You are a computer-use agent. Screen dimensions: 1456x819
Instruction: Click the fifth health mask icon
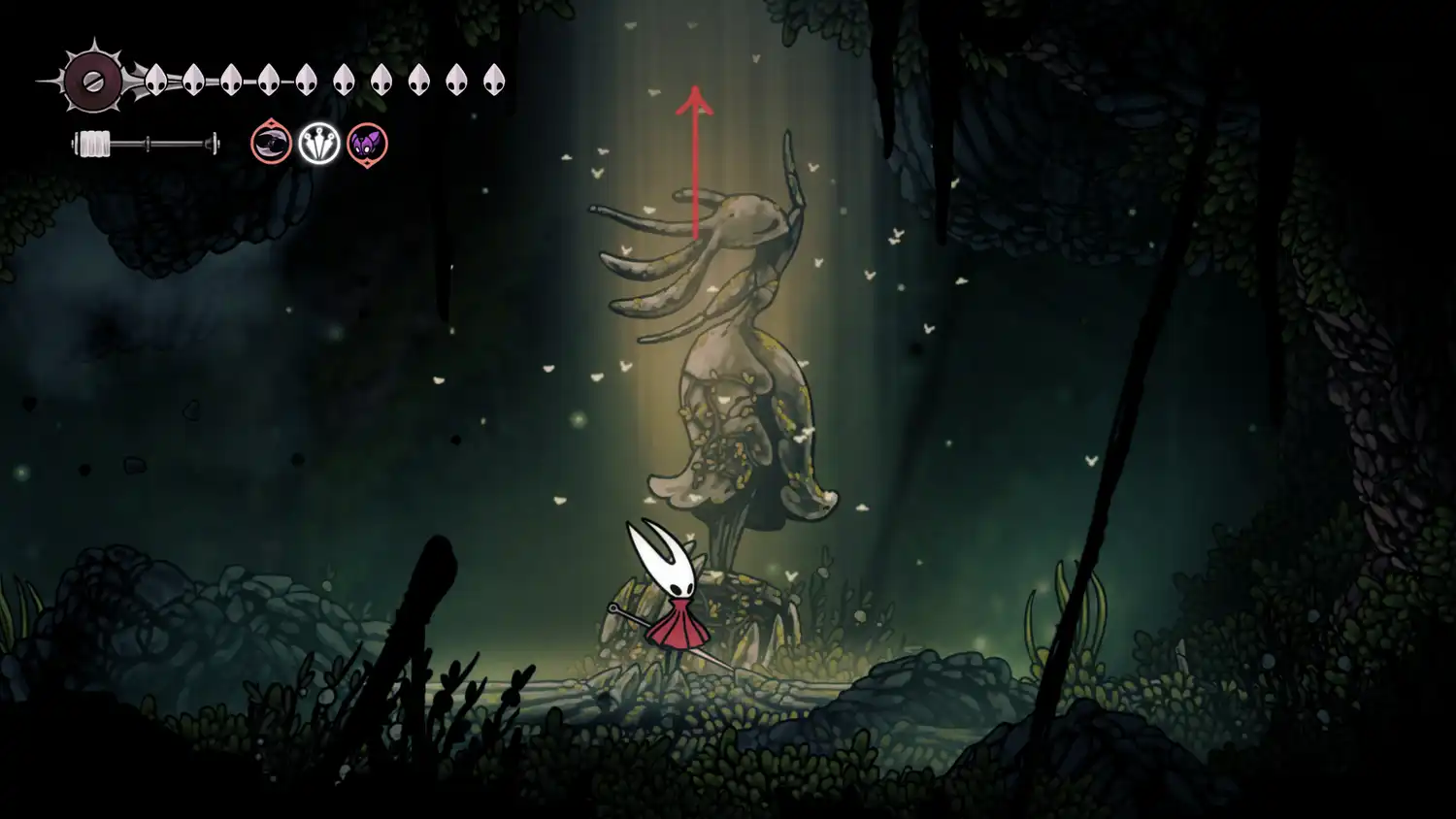305,81
